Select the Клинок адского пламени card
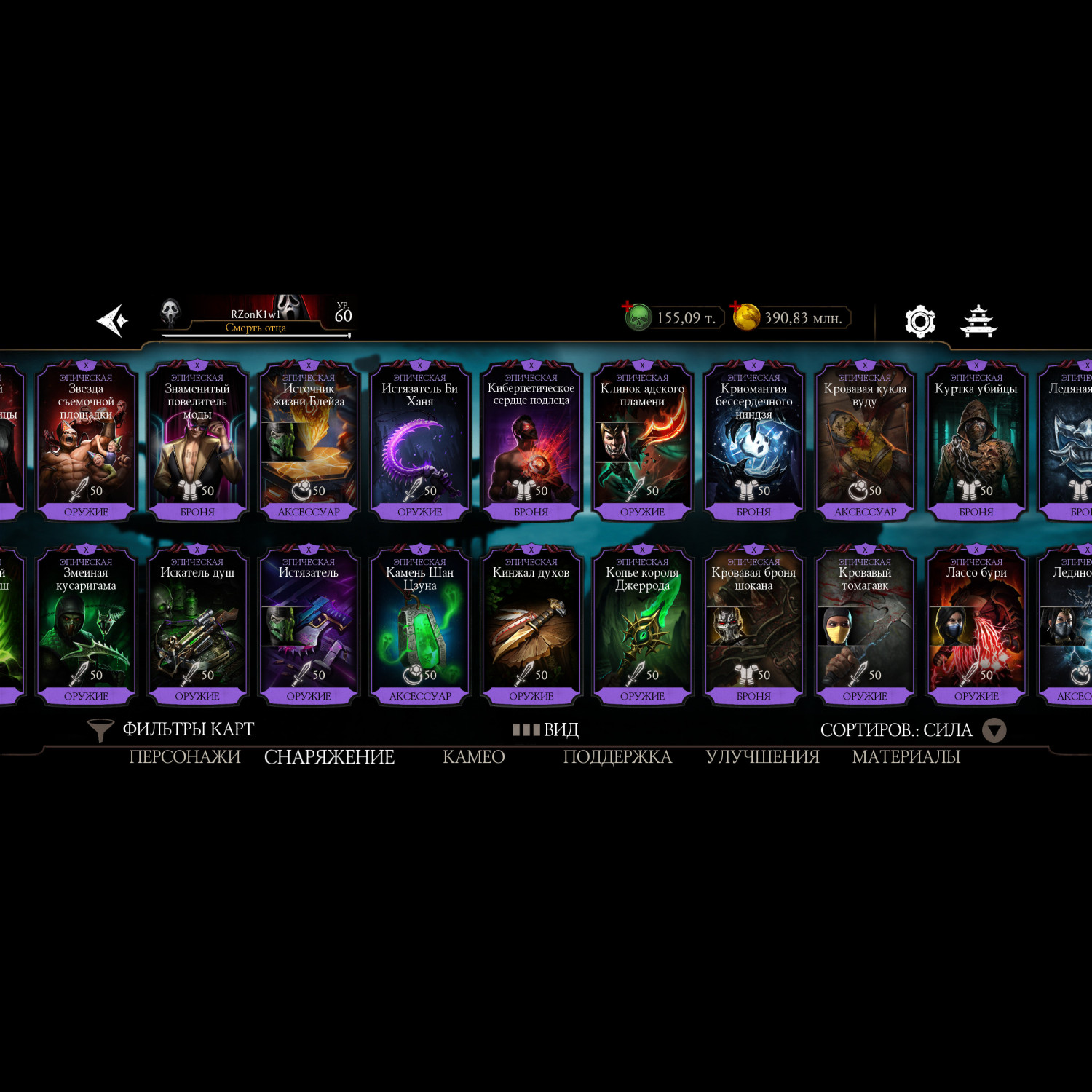Viewport: 1092px width, 1092px height. tap(642, 440)
